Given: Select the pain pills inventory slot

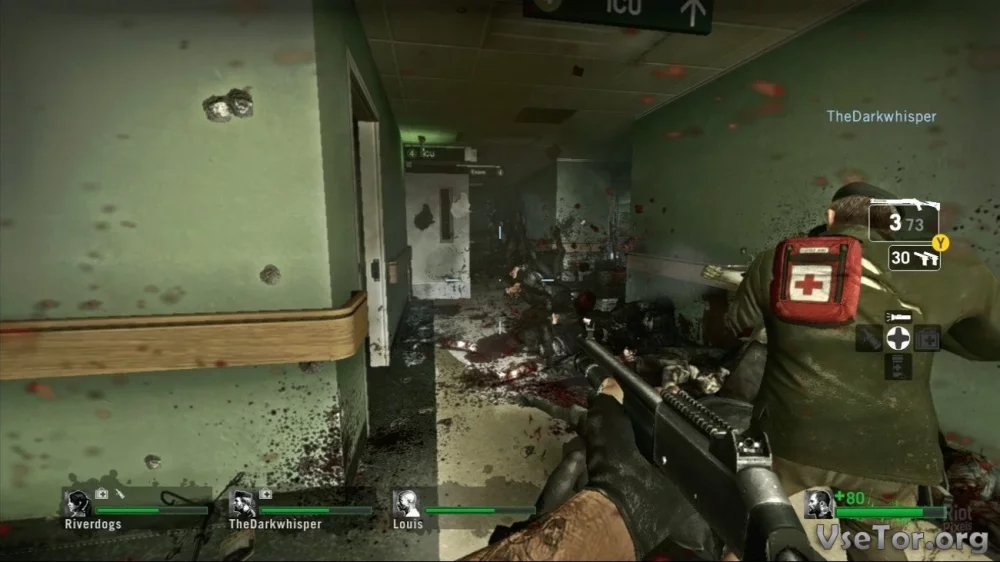Looking at the screenshot, I should point(899,366).
